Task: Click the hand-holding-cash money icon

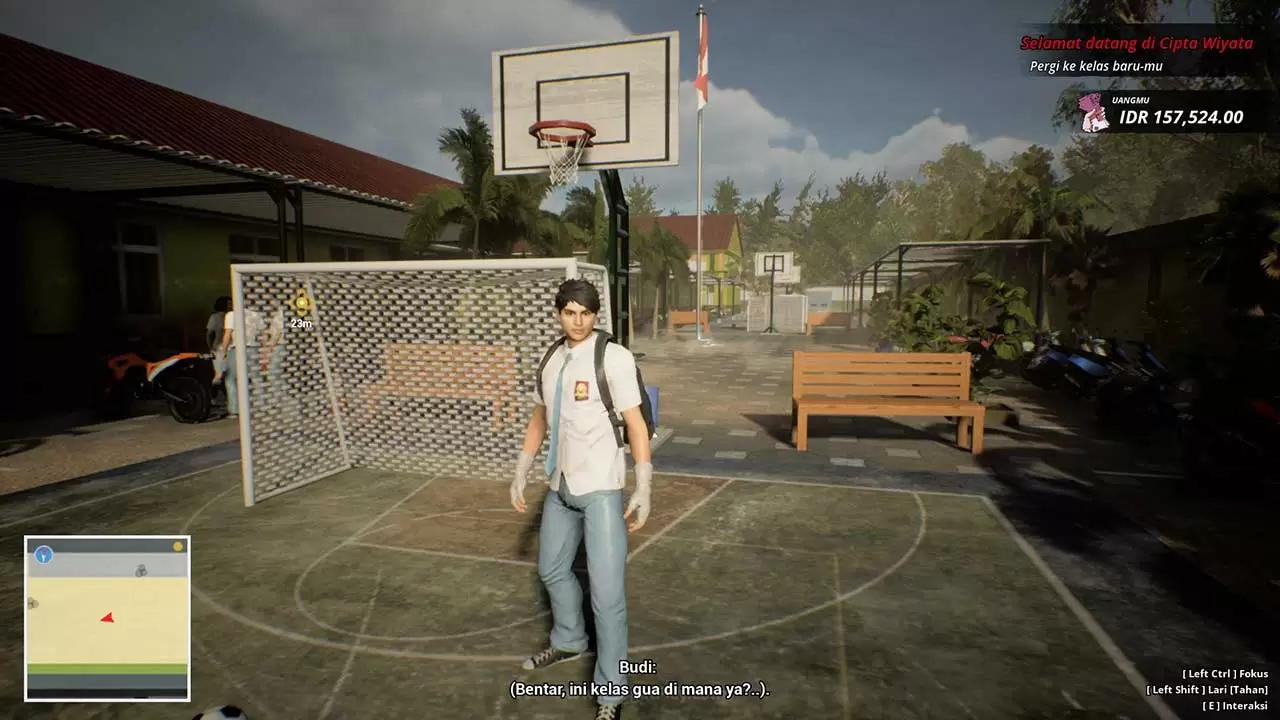Action: [x=1094, y=113]
